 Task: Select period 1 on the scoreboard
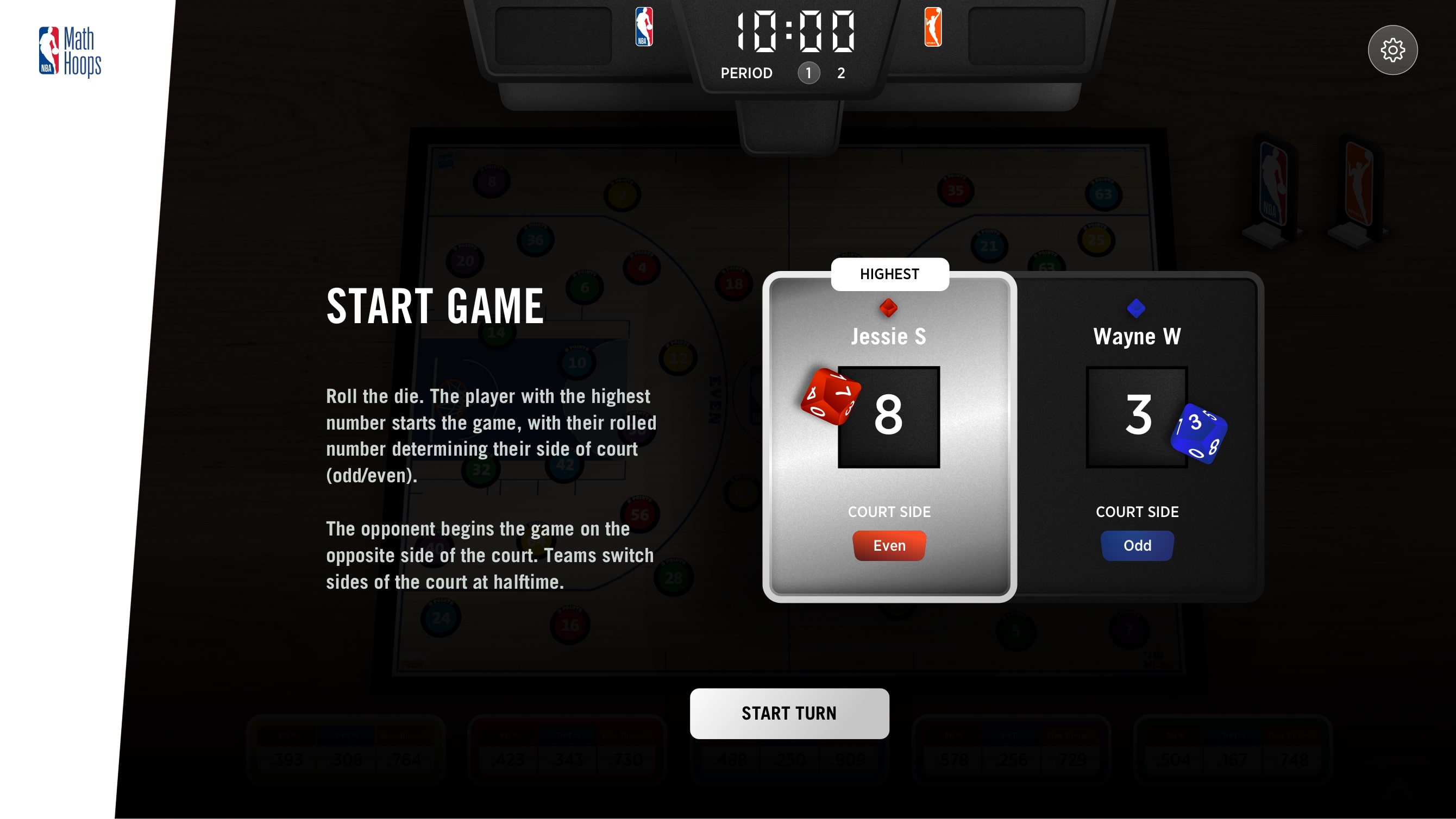pyautogui.click(x=808, y=73)
